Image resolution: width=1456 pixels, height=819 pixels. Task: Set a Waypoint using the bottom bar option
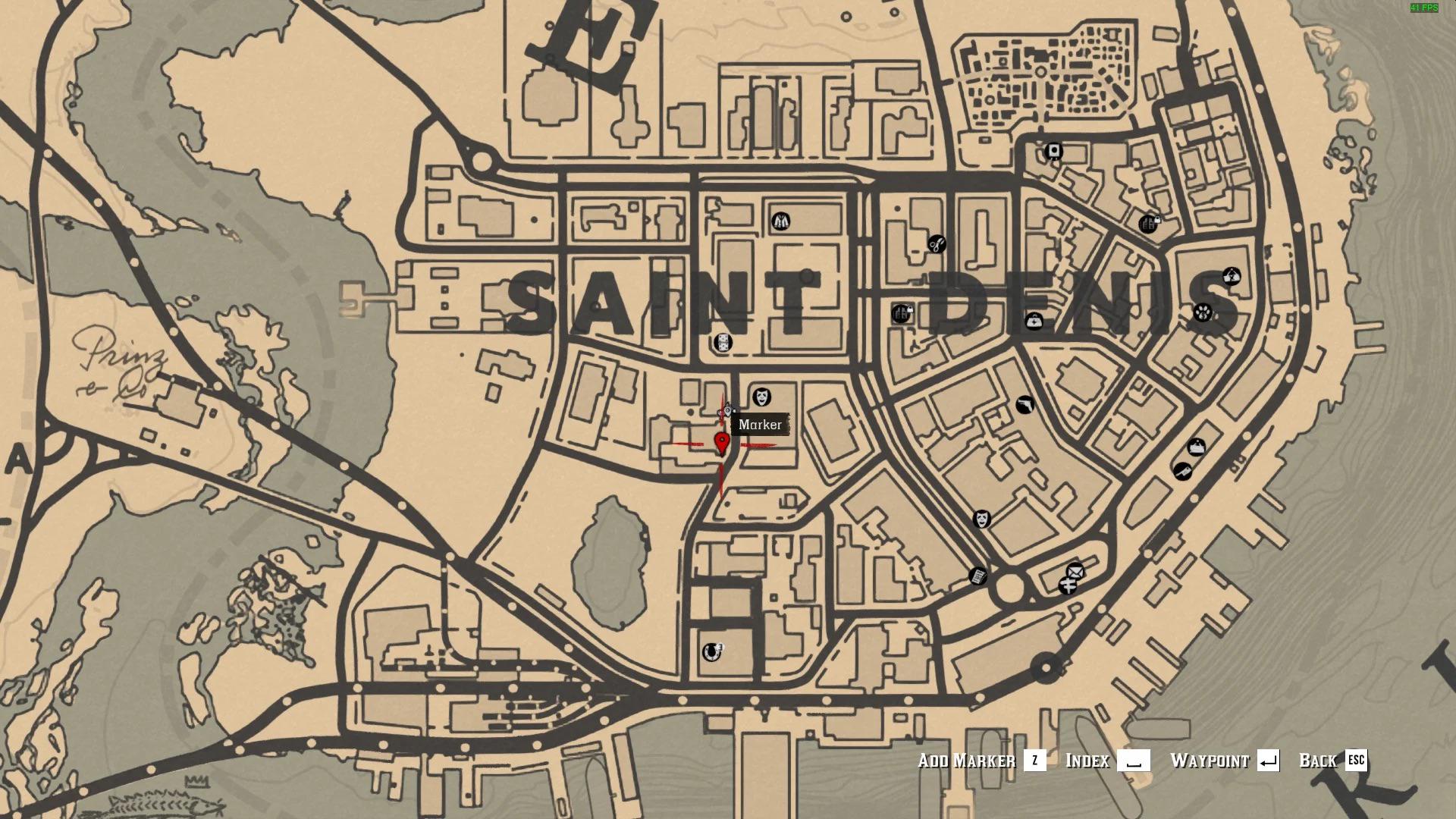[1211, 761]
